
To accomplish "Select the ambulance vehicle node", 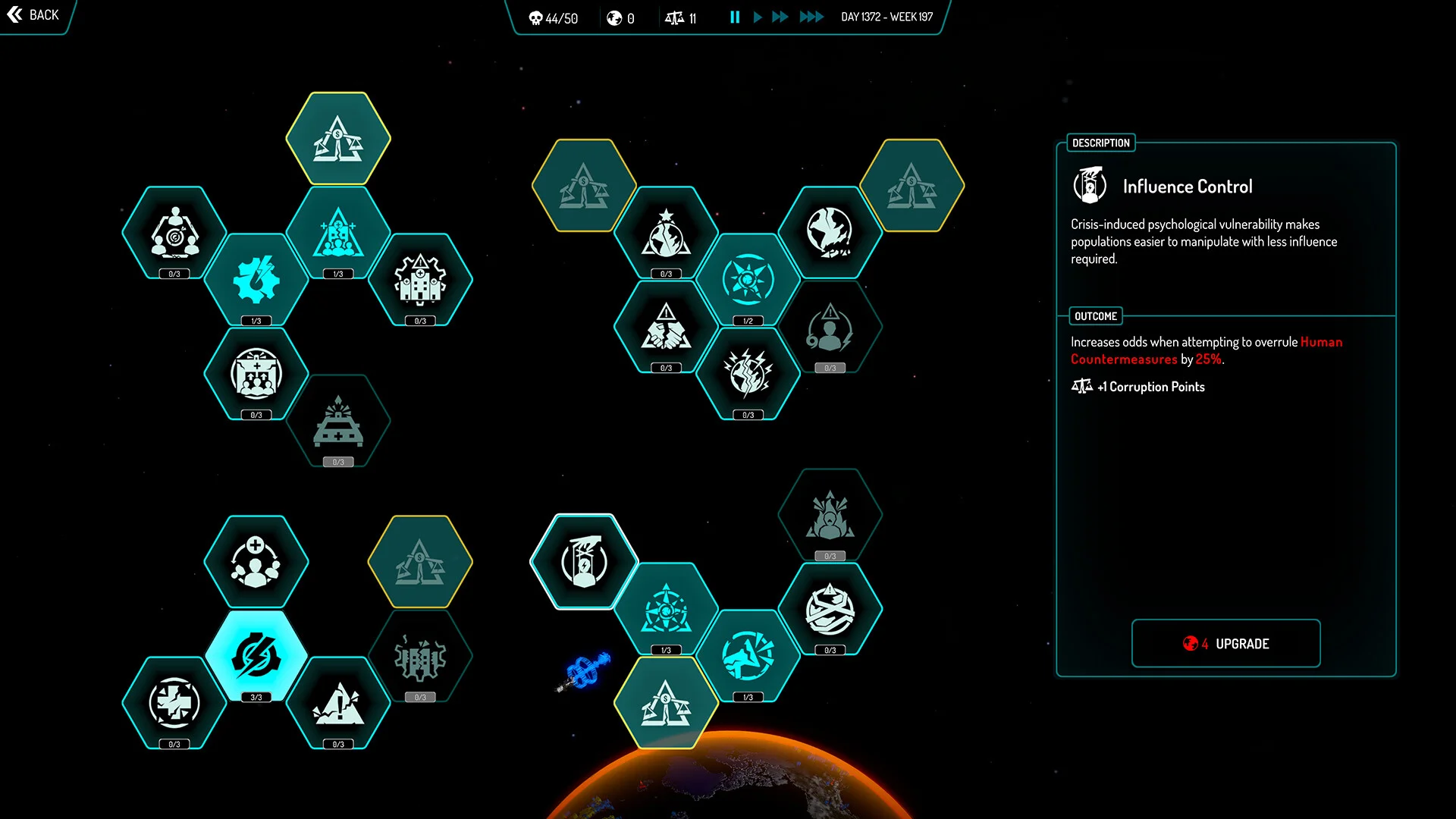I will (x=338, y=421).
